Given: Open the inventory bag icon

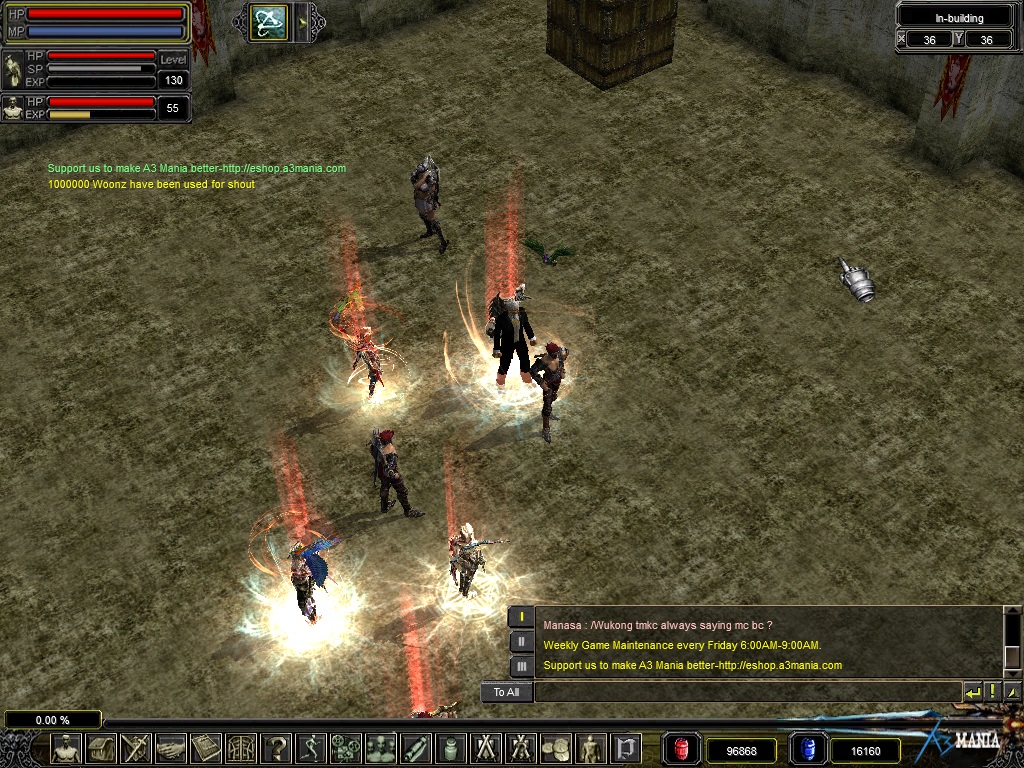Looking at the screenshot, I should coord(101,748).
